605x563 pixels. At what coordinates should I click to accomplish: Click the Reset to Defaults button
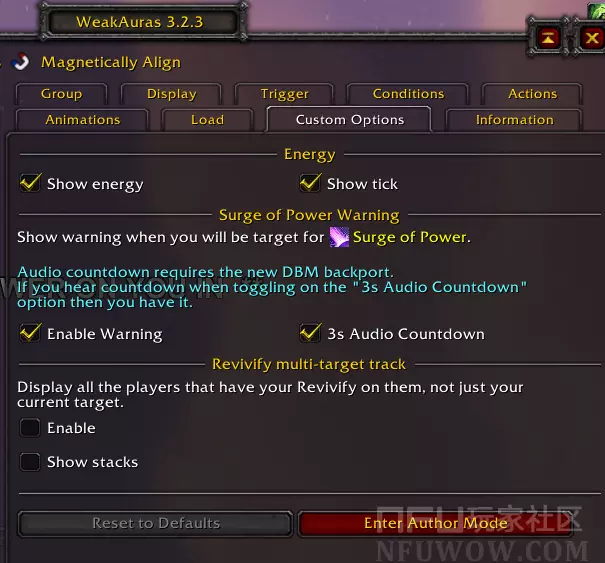[155, 523]
